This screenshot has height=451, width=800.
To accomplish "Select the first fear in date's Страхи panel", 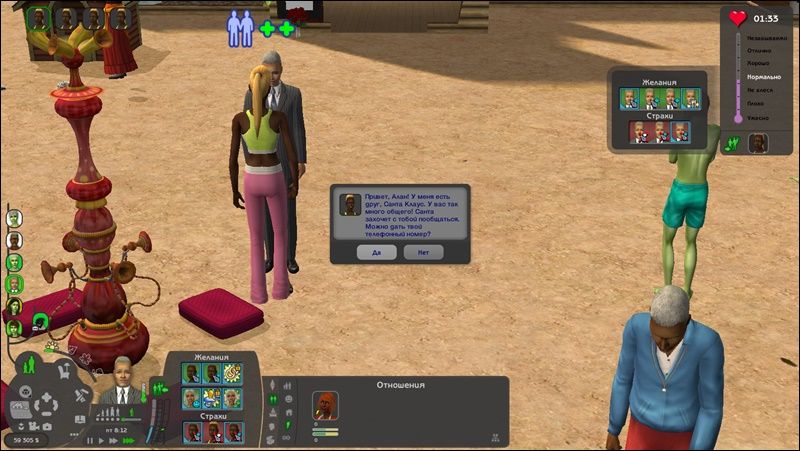I will point(638,131).
